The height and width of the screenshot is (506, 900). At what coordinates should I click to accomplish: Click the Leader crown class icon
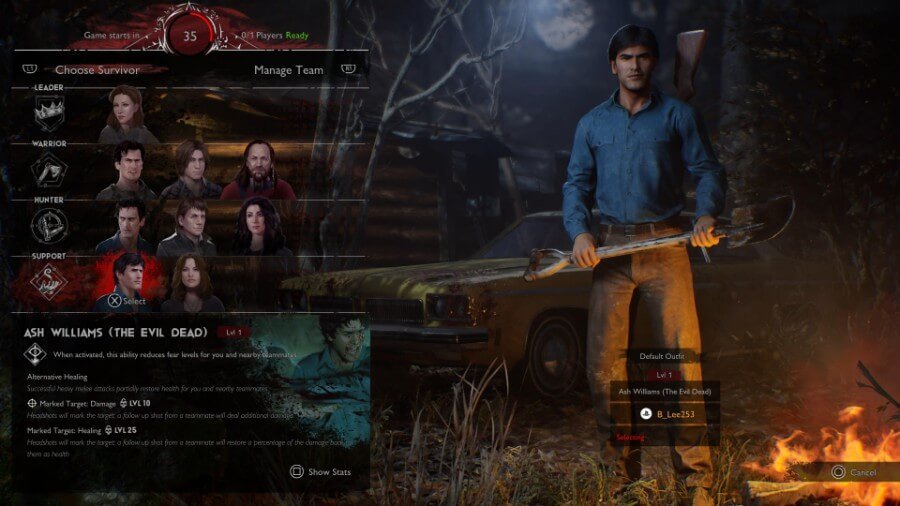click(48, 116)
